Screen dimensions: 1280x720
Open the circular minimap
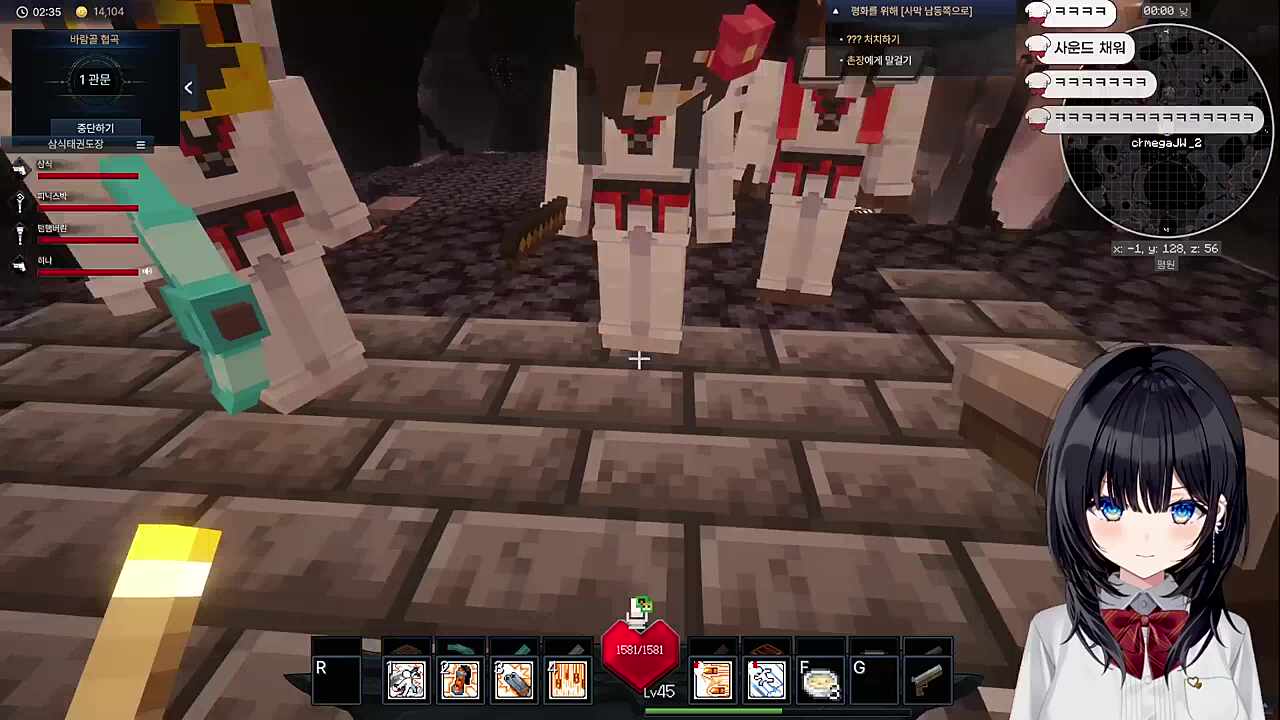[1165, 130]
